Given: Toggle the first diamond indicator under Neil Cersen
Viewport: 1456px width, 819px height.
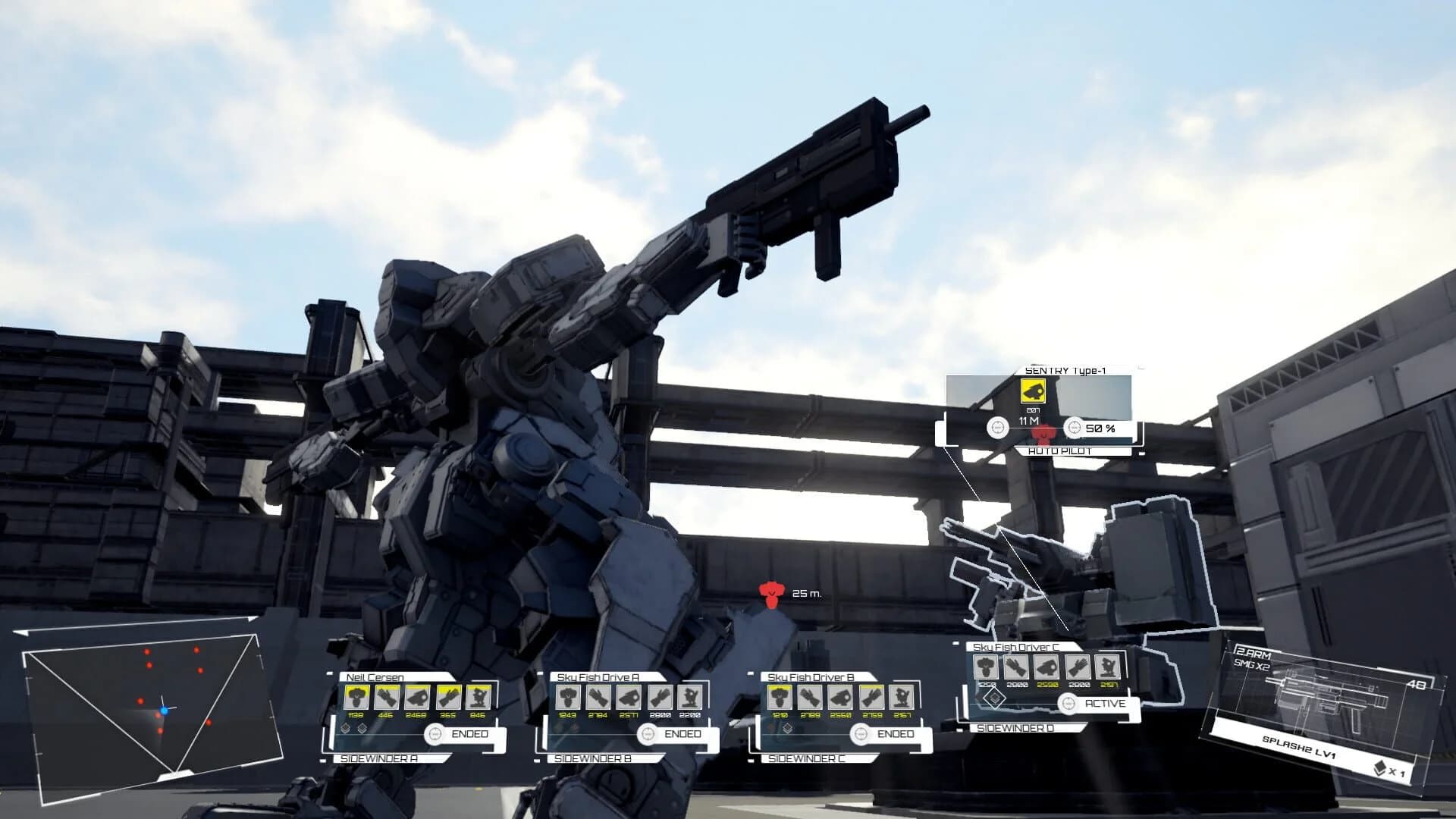Looking at the screenshot, I should (x=345, y=730).
